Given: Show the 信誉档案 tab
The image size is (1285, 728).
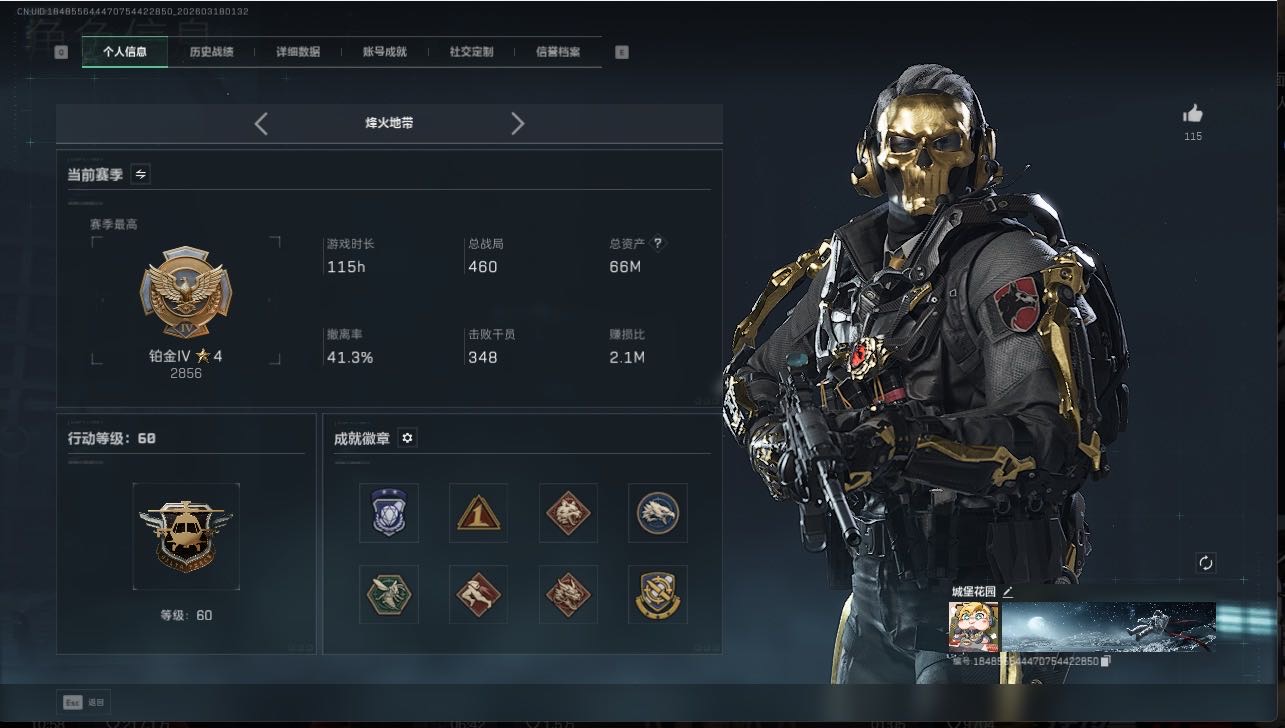Looking at the screenshot, I should 558,52.
